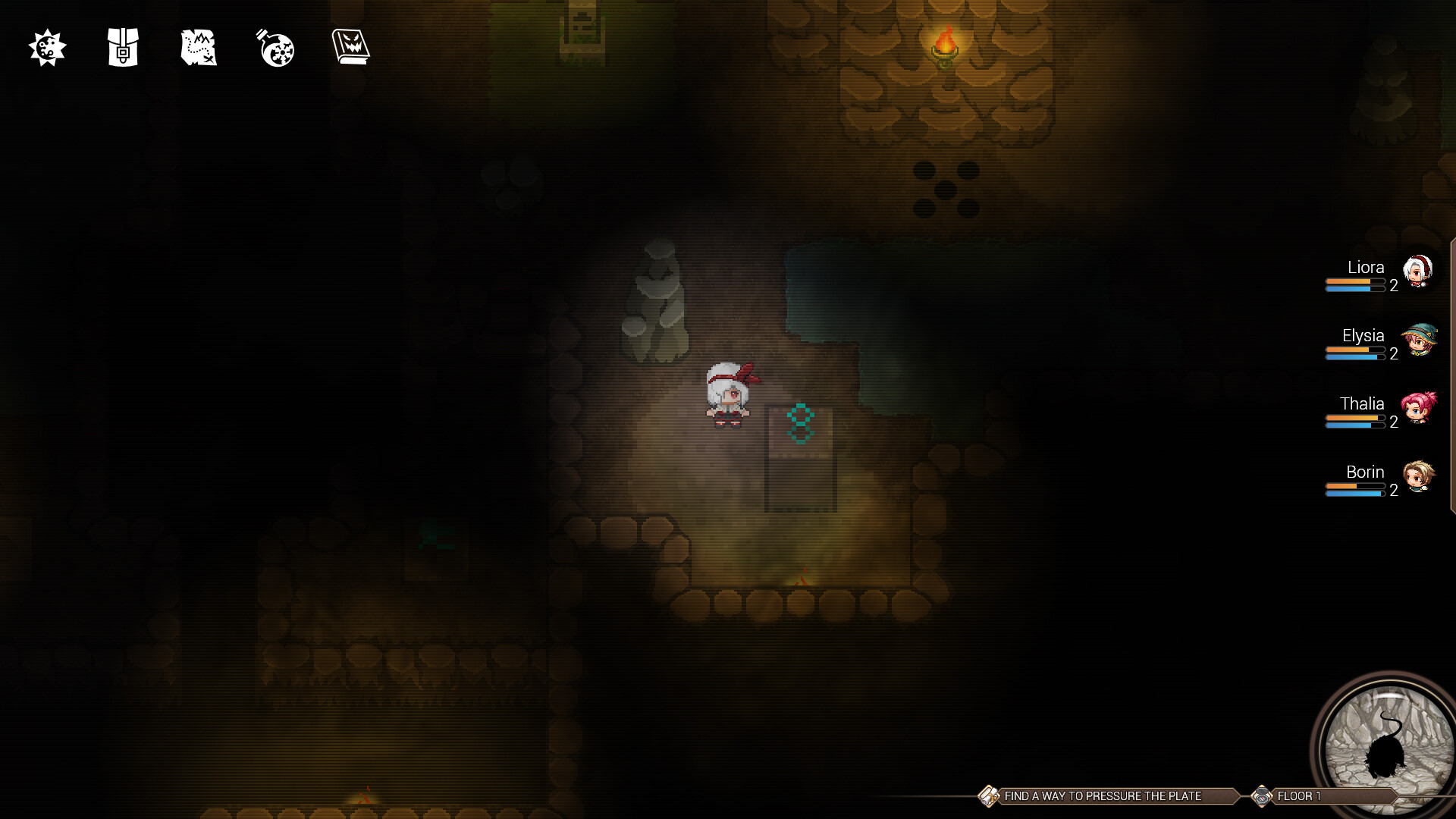Screen dimensions: 1456x819
Task: Open the treasure map icon
Action: 198,49
